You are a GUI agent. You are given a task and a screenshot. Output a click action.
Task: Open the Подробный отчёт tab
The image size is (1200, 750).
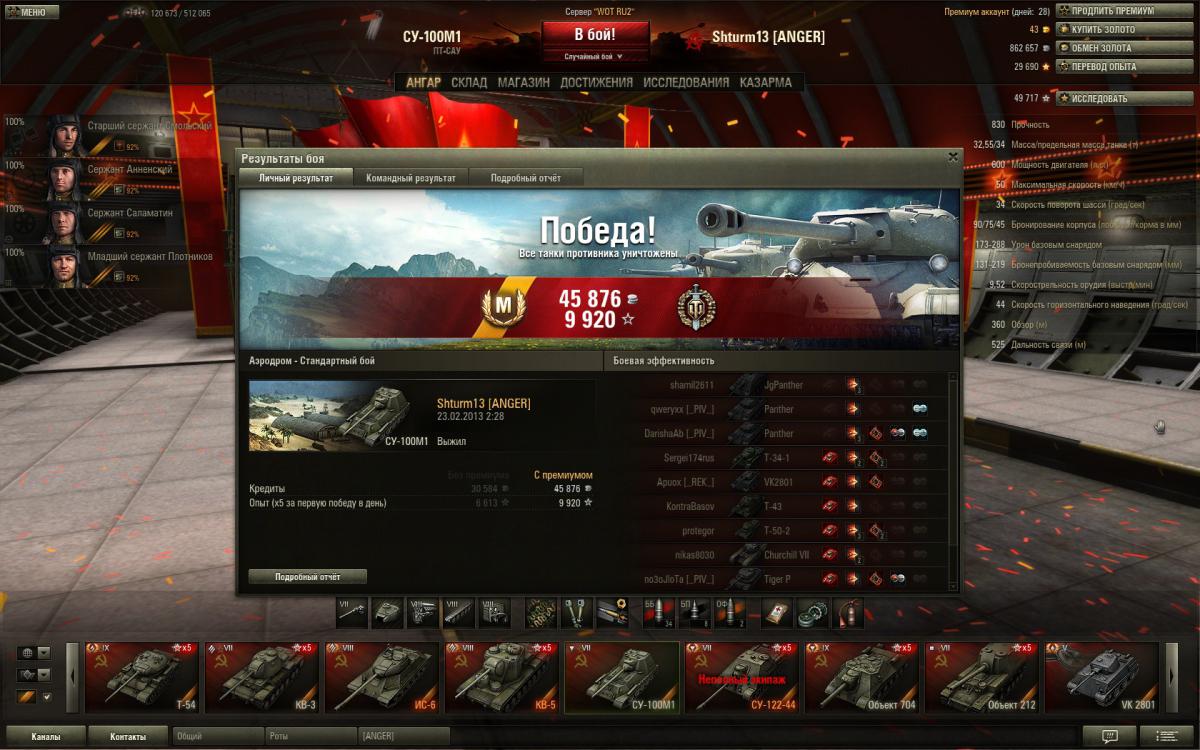coord(525,178)
